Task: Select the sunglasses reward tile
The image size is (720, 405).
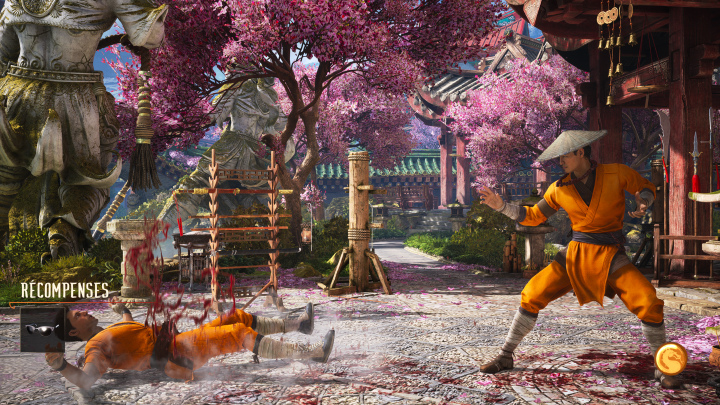Action: point(42,329)
